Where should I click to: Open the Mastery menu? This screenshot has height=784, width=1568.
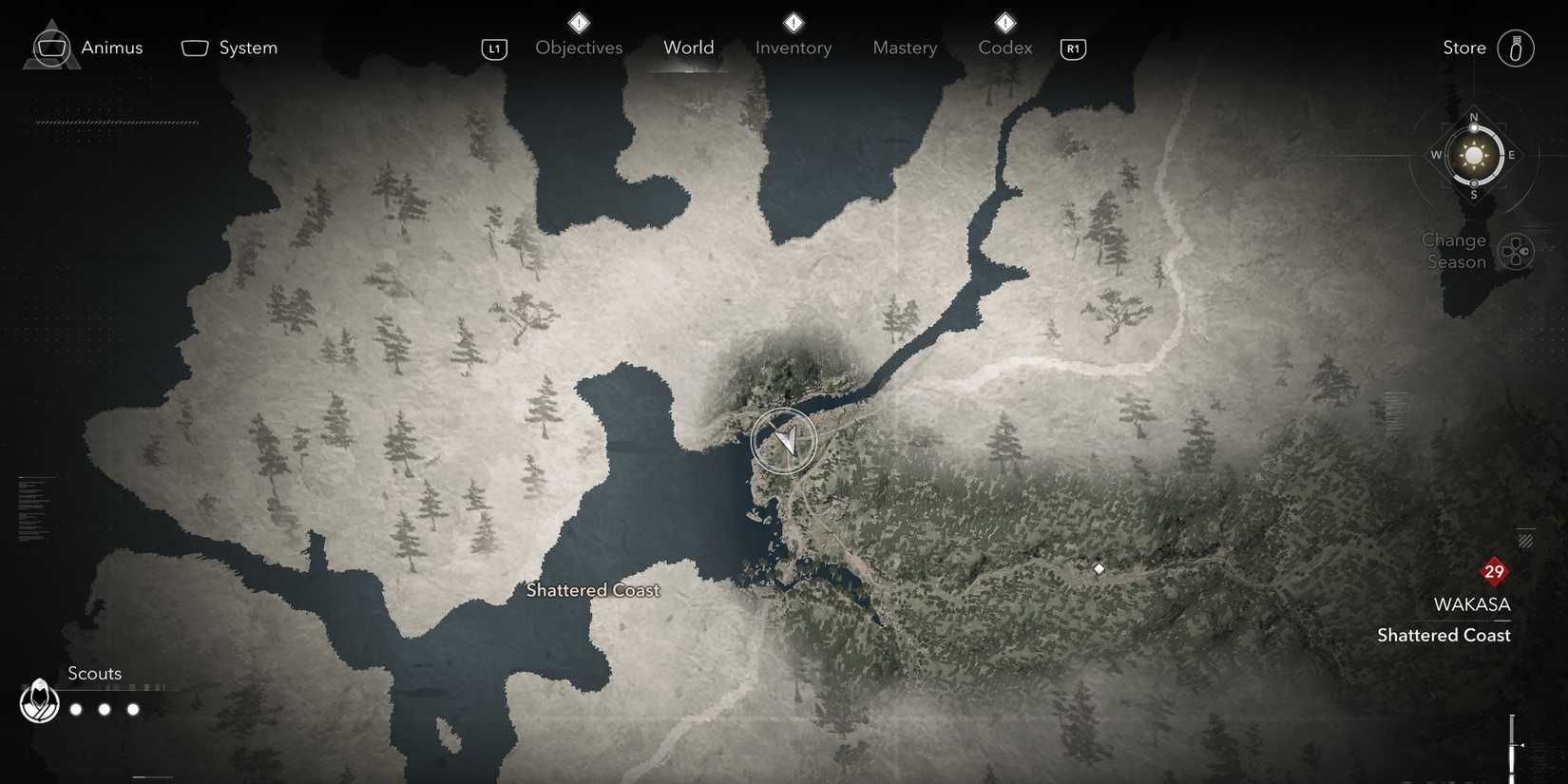[904, 48]
